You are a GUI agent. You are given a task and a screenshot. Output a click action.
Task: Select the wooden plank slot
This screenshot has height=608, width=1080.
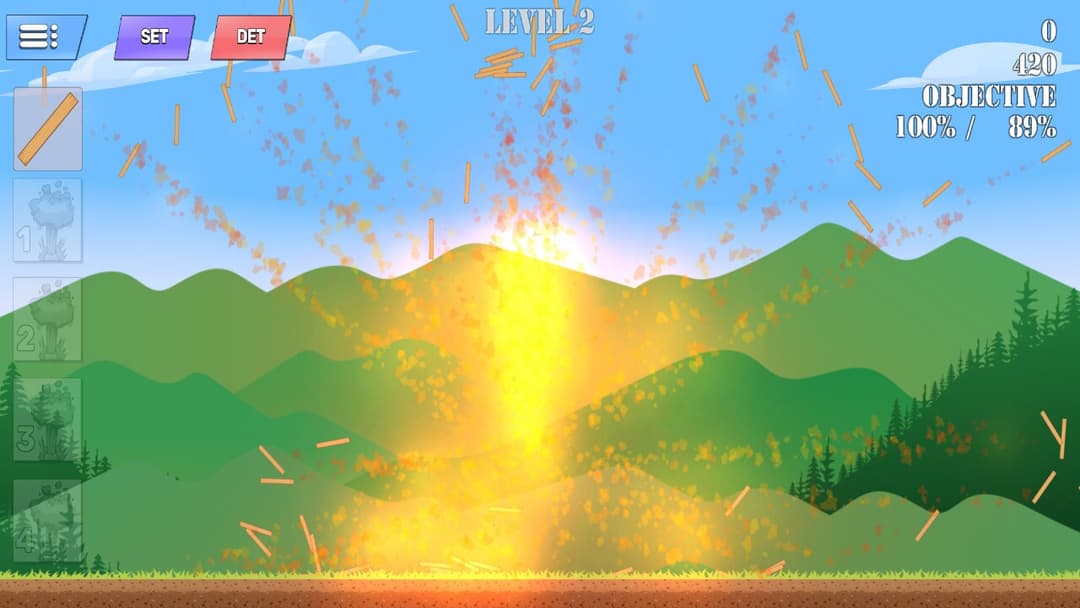(48, 129)
